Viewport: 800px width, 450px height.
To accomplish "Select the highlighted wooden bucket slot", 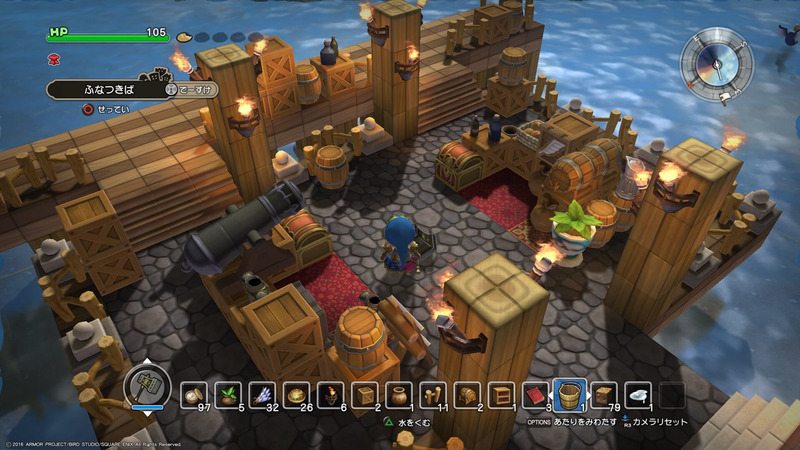I will pos(569,394).
